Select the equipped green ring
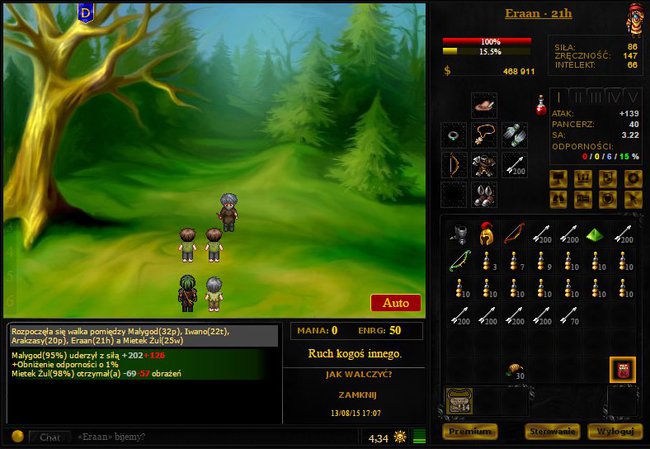This screenshot has height=449, width=650. coord(455,135)
